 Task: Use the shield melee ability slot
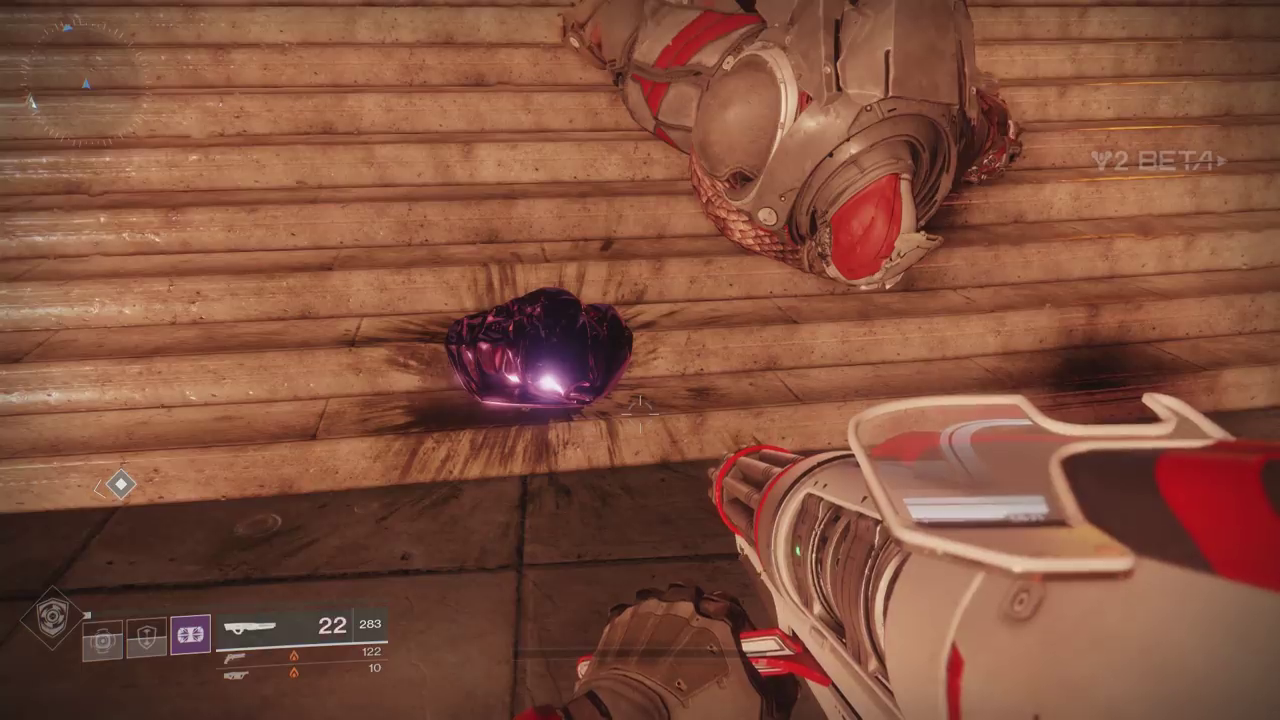click(146, 637)
